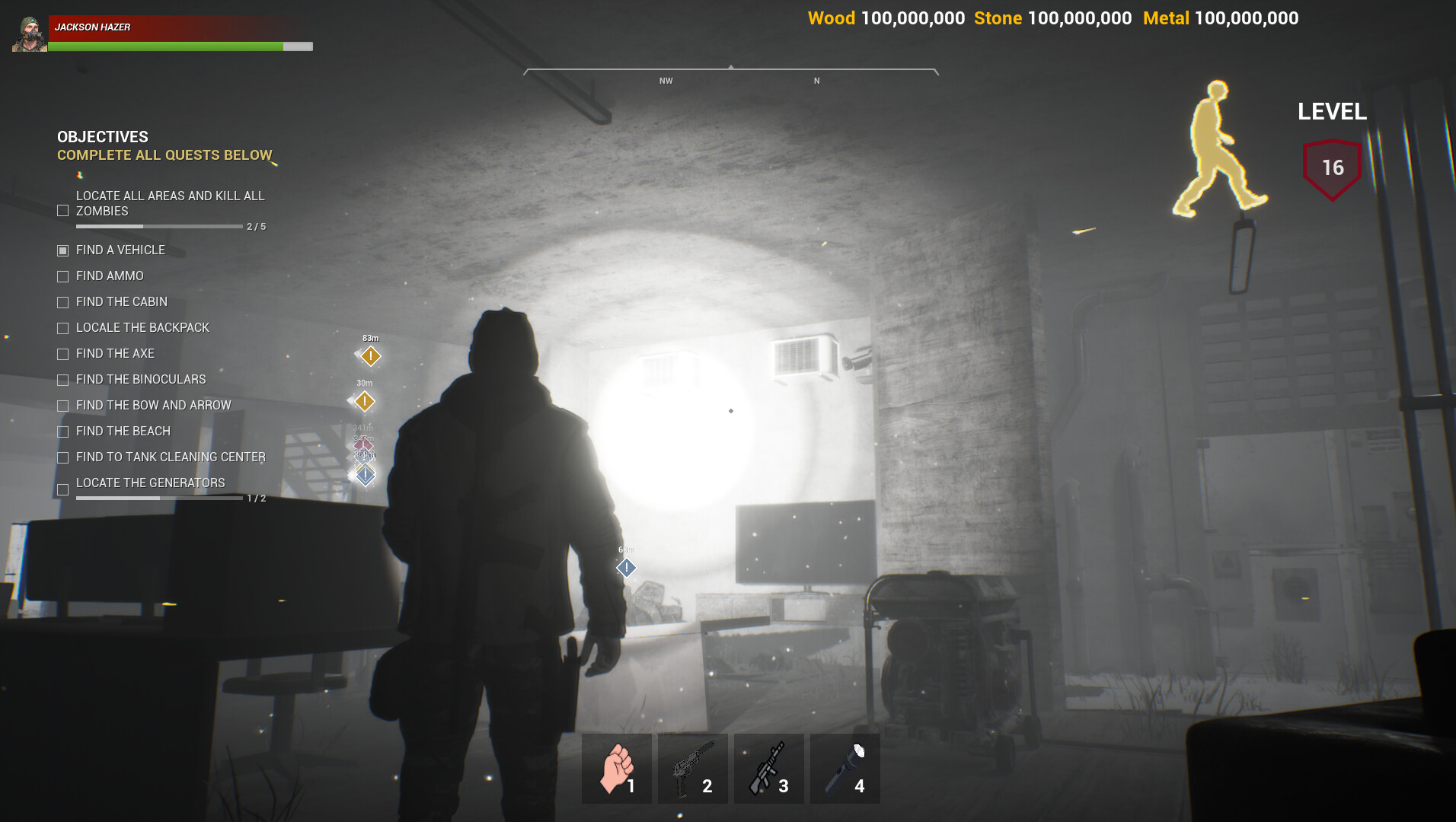
Task: Click the orange 30m quest marker
Action: click(364, 400)
